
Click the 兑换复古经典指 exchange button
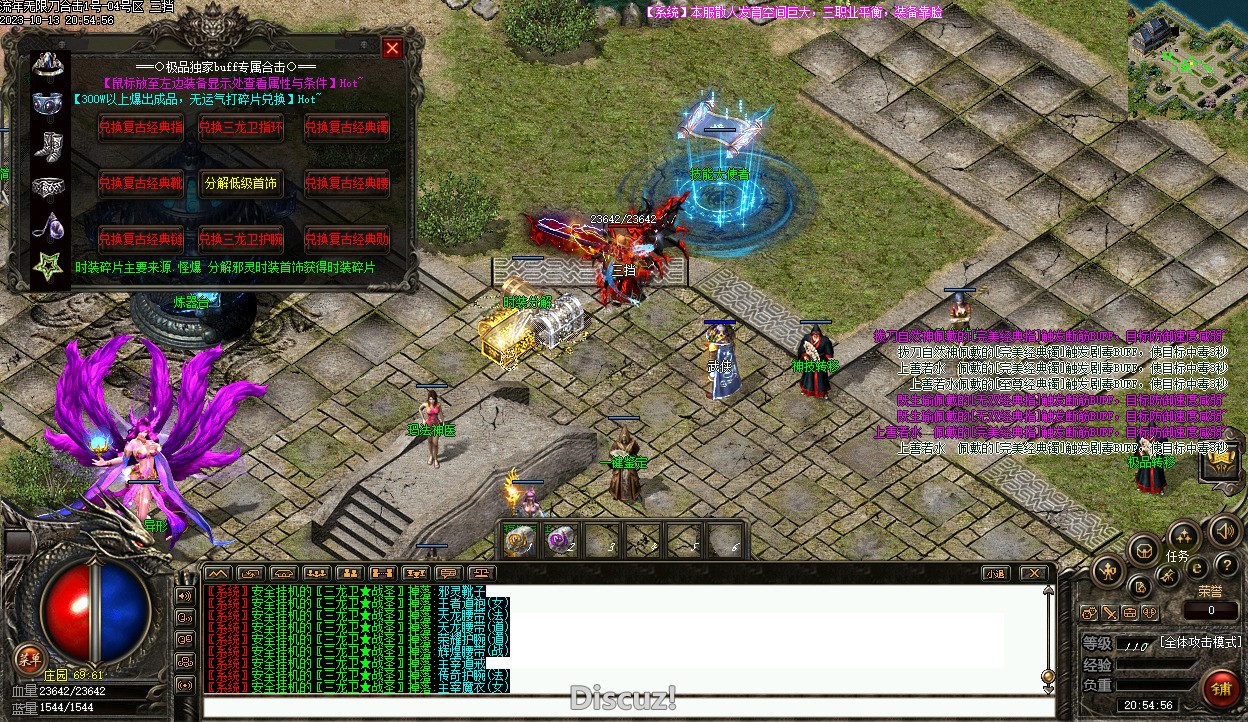point(141,127)
